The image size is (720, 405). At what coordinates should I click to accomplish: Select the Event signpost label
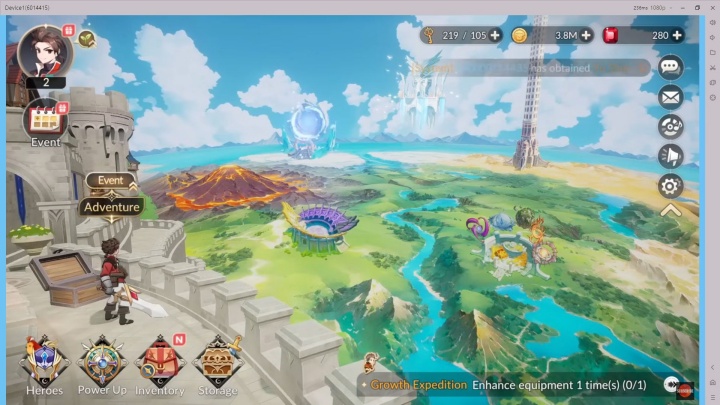(x=110, y=181)
